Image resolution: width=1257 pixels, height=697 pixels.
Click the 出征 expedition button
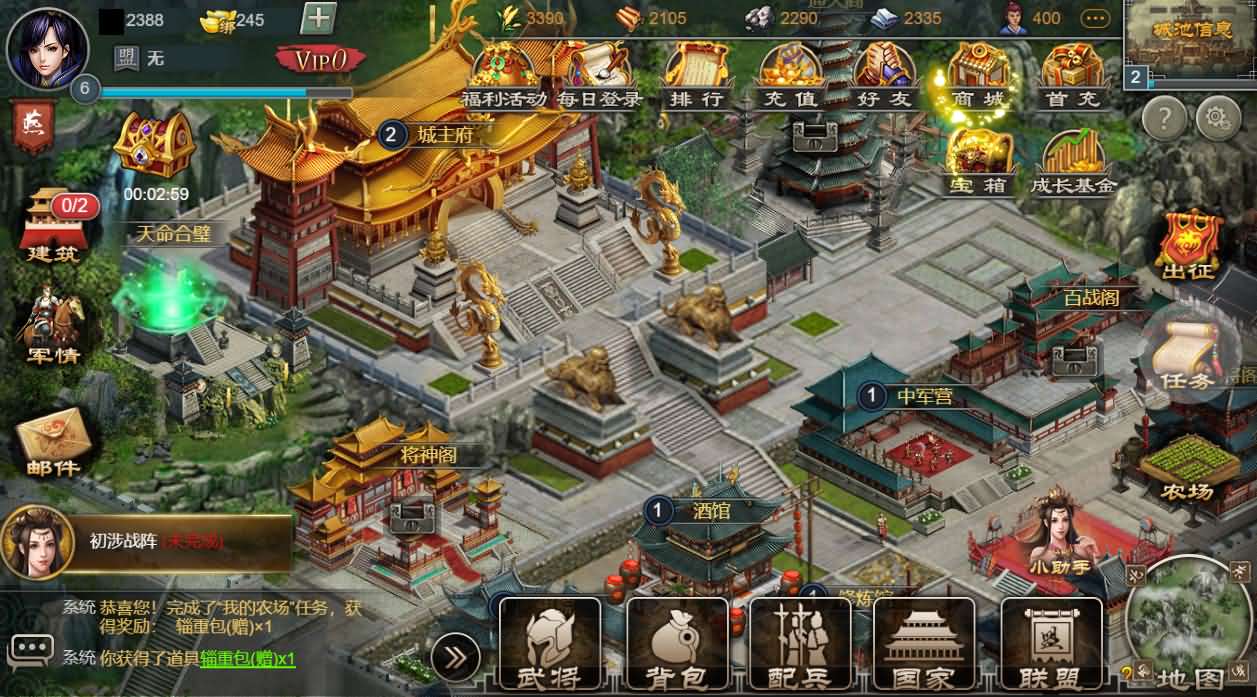coord(1187,246)
